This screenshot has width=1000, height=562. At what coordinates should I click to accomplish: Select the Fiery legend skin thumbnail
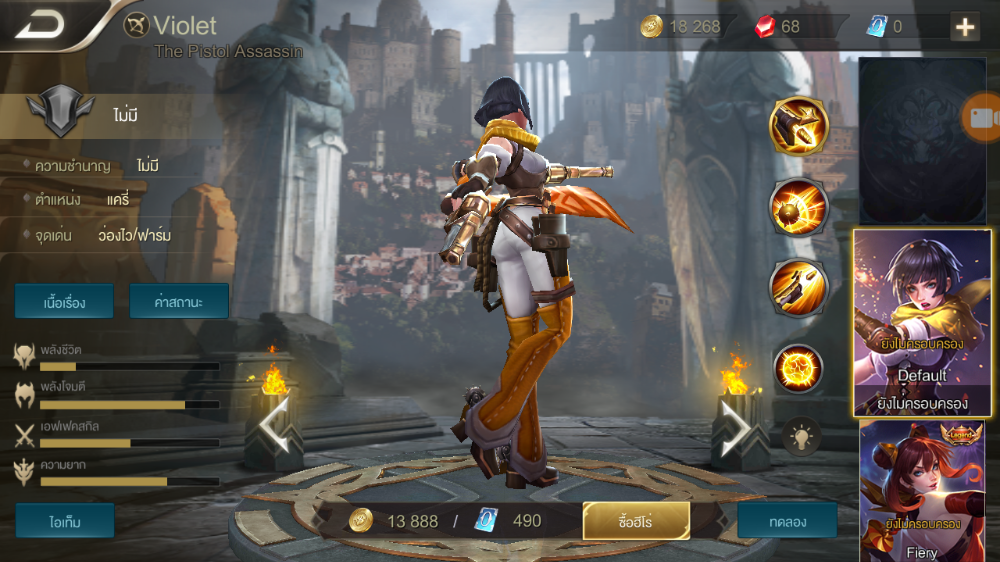pos(921,490)
